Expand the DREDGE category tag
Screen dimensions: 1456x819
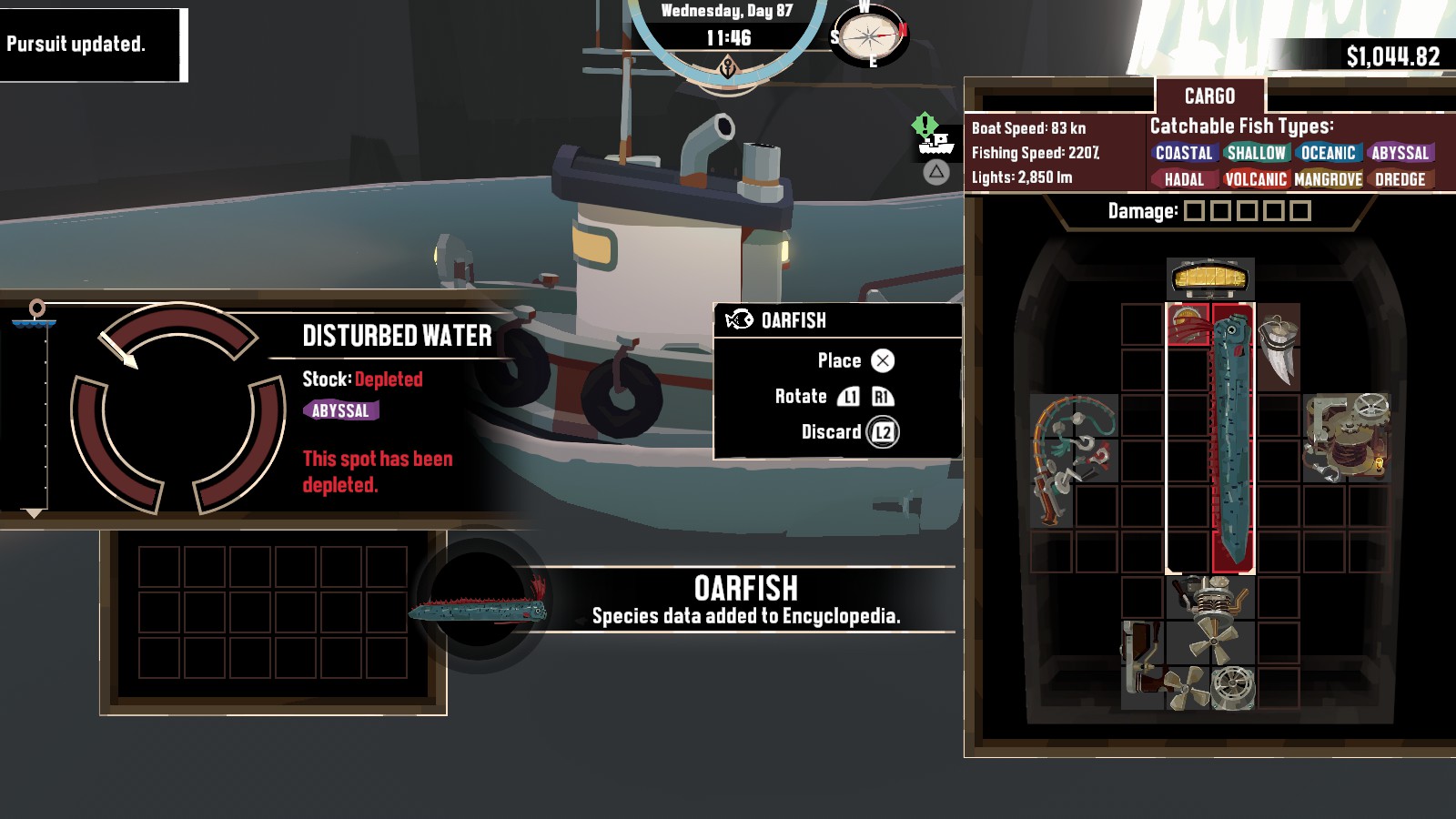click(x=1399, y=180)
